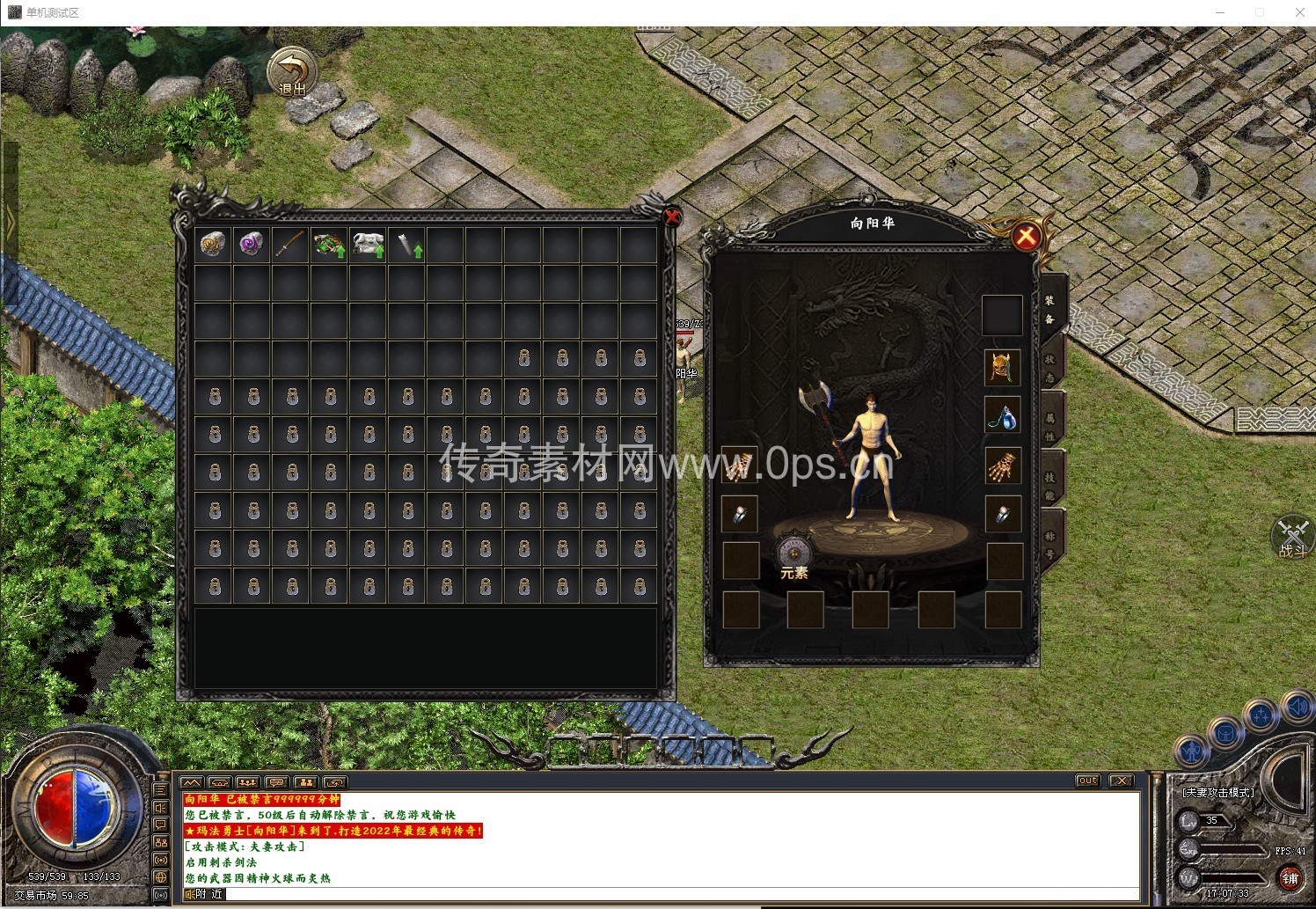Close the 向阳华 character panel
The image size is (1316, 909).
click(x=1025, y=236)
